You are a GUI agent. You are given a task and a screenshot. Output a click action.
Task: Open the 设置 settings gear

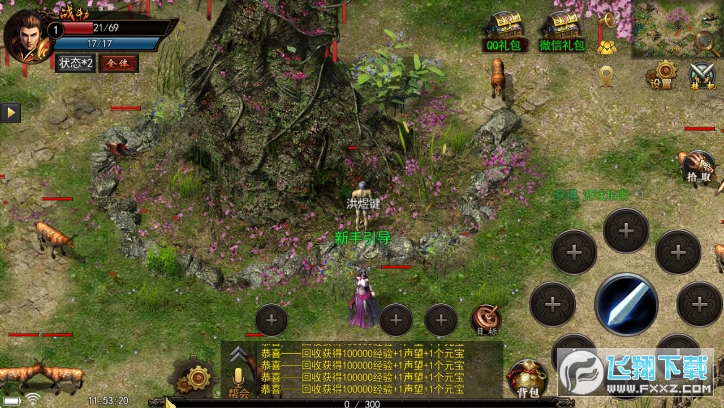pyautogui.click(x=659, y=76)
